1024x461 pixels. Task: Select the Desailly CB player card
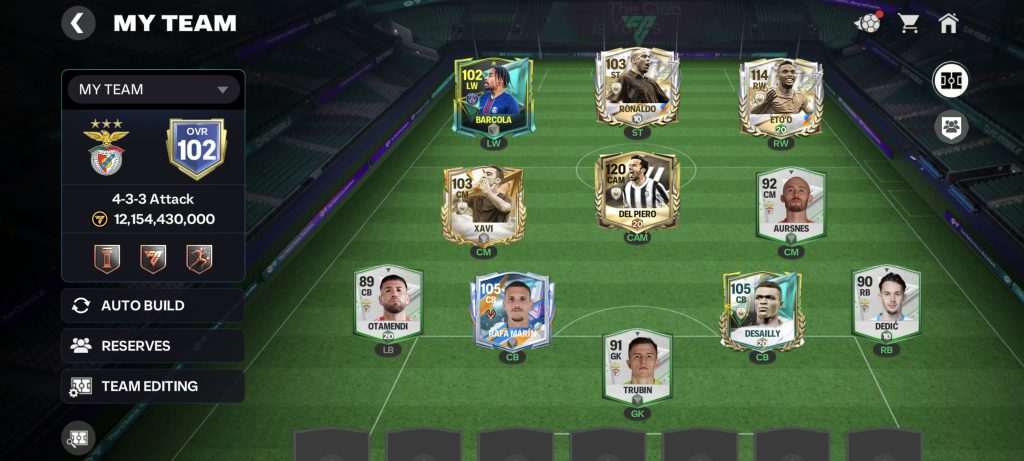762,310
